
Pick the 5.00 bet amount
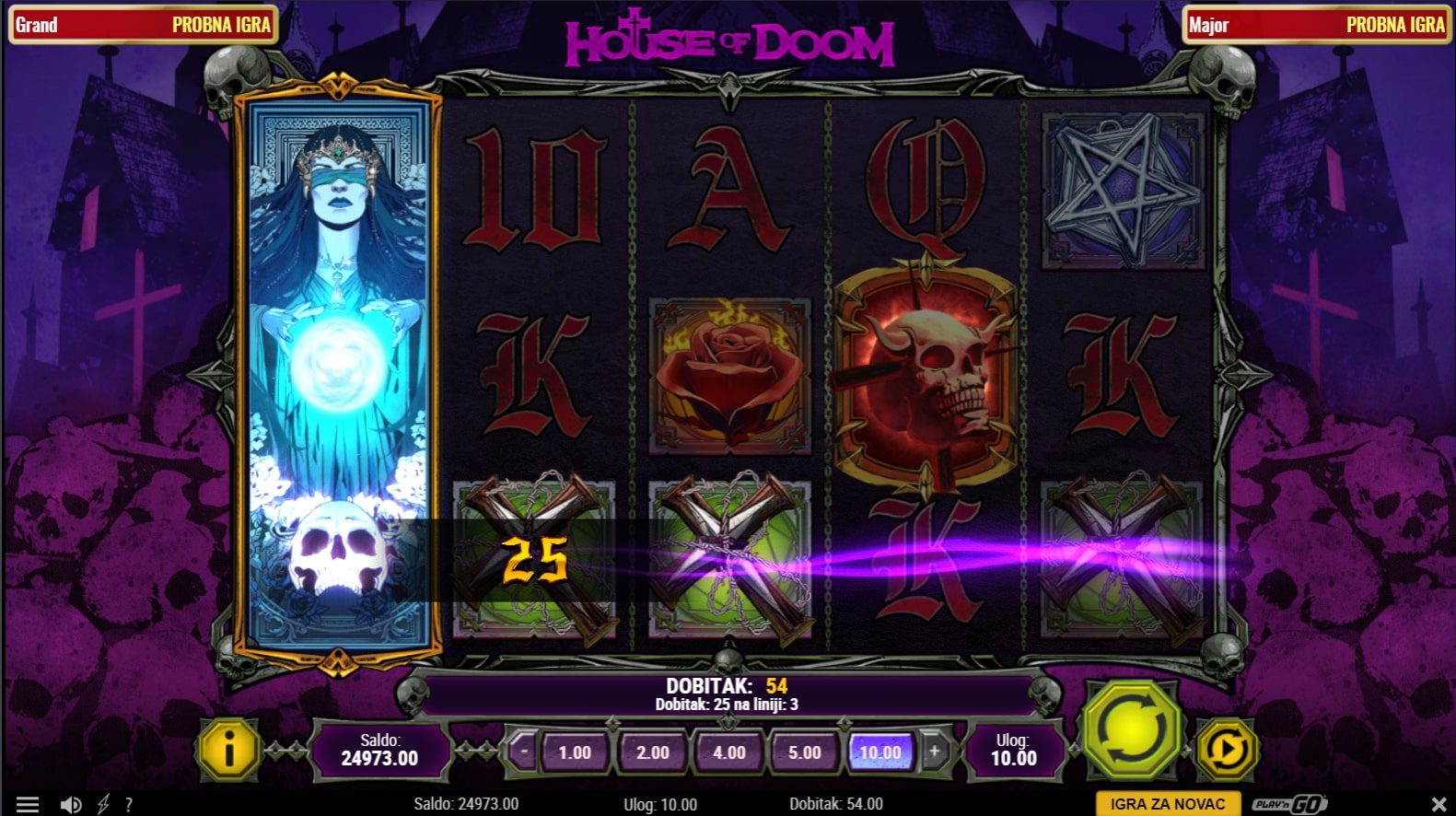(x=804, y=752)
